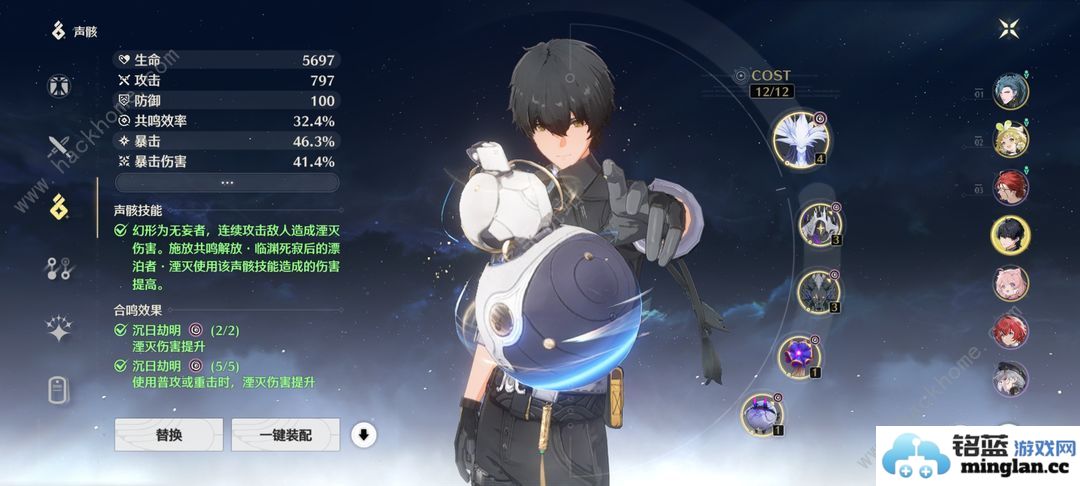Open the linked-nodes skill tree tab
The height and width of the screenshot is (486, 1080).
59,267
